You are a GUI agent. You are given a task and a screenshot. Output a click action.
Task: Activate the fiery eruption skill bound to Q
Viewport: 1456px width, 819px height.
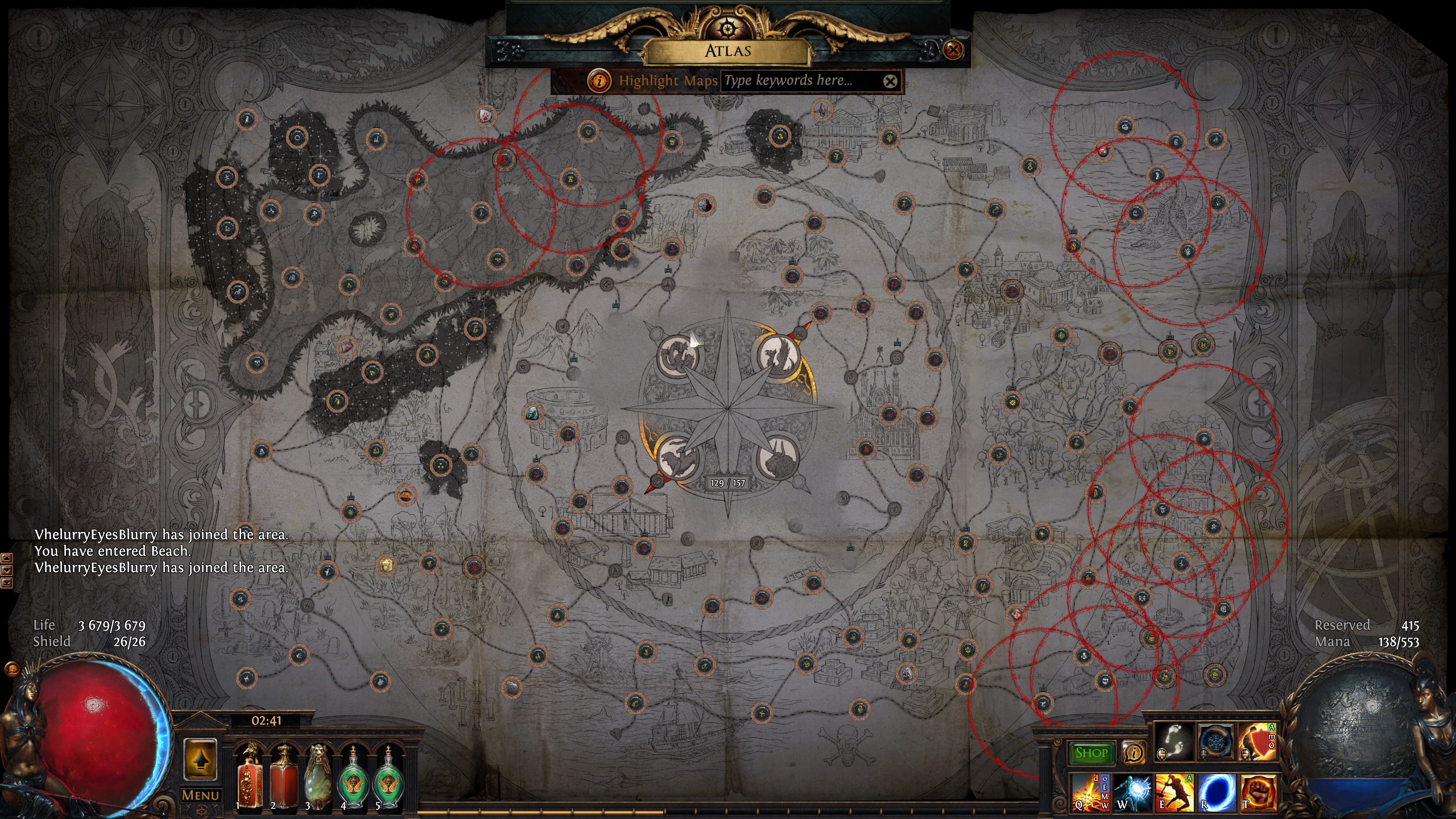(x=1089, y=792)
